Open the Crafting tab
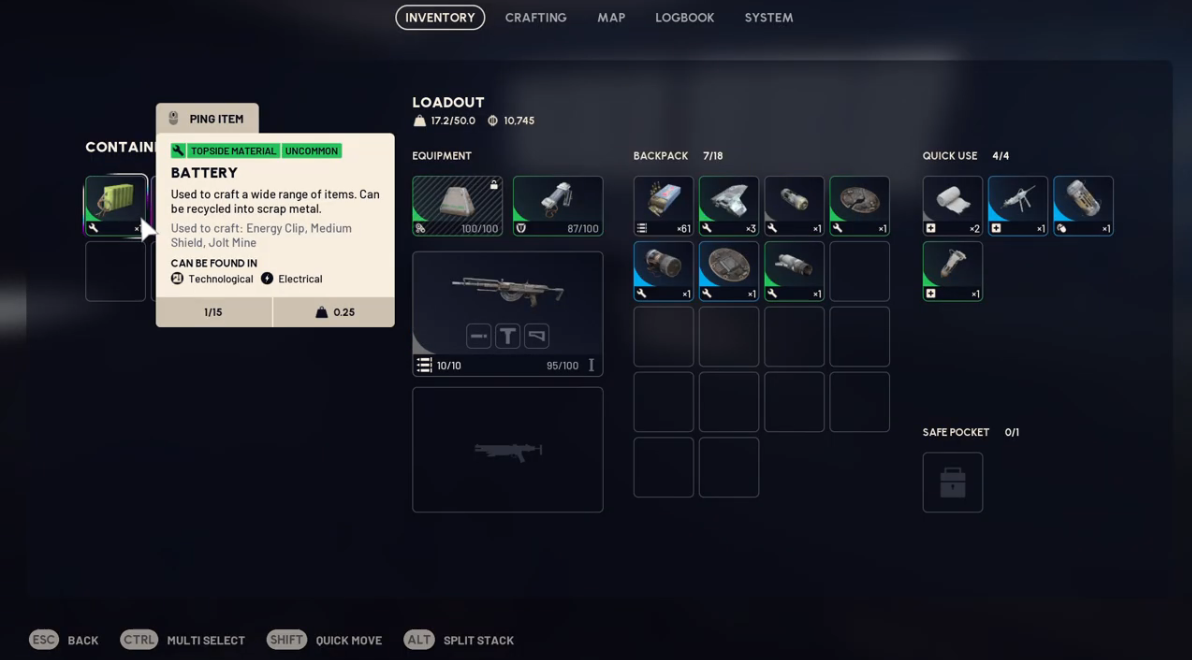 [x=535, y=18]
